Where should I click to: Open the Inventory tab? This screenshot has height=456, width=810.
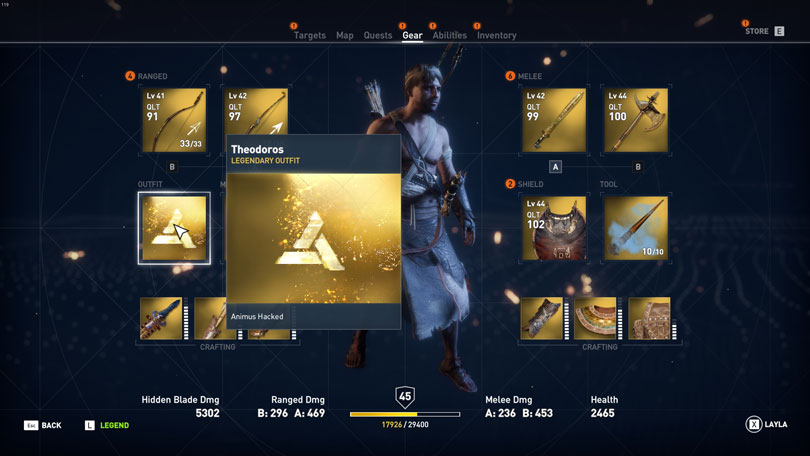(496, 35)
